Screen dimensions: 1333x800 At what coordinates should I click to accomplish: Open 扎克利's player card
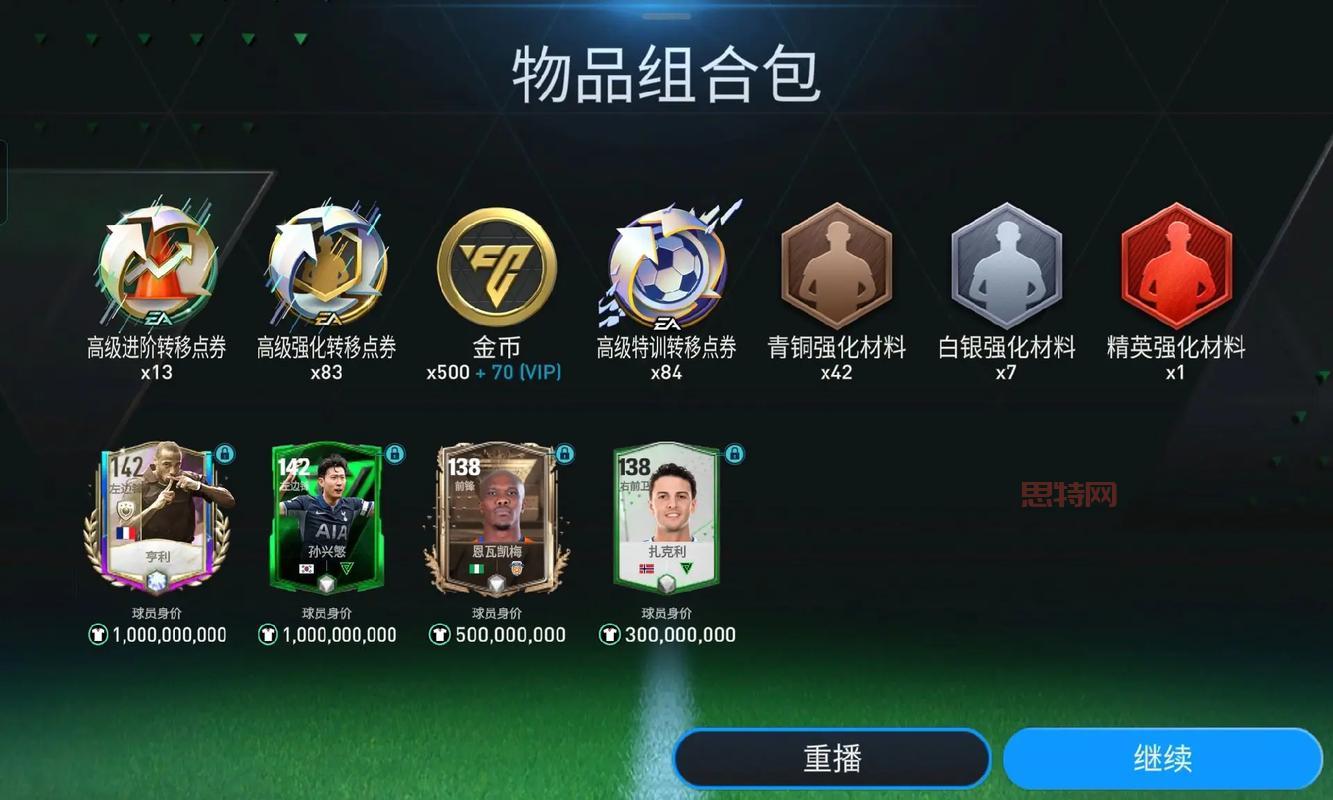pyautogui.click(x=666, y=520)
